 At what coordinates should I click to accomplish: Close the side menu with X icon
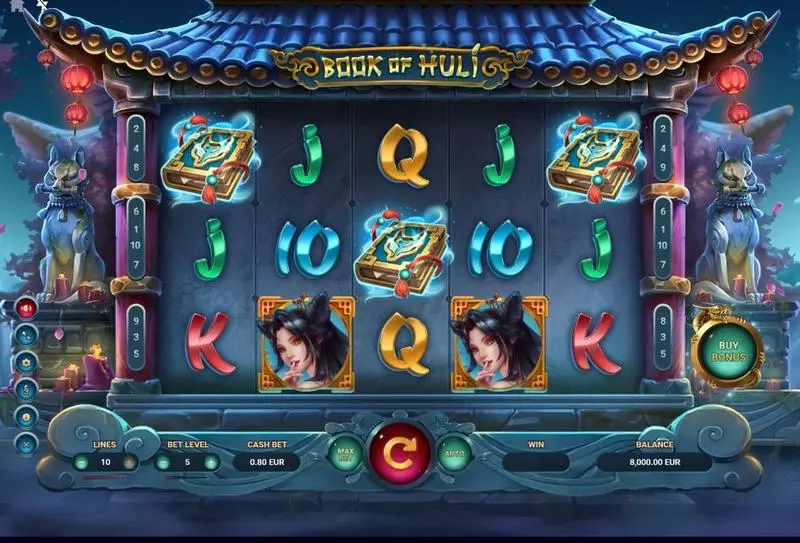pyautogui.click(x=27, y=443)
